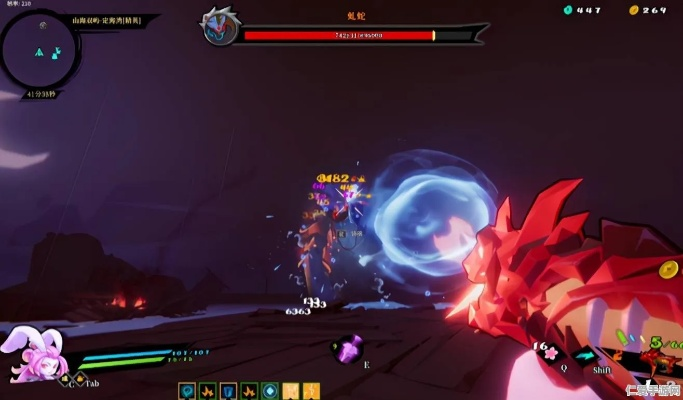The image size is (683, 400).
Task: Inspect the blue shield buff icon
Action: (229, 390)
